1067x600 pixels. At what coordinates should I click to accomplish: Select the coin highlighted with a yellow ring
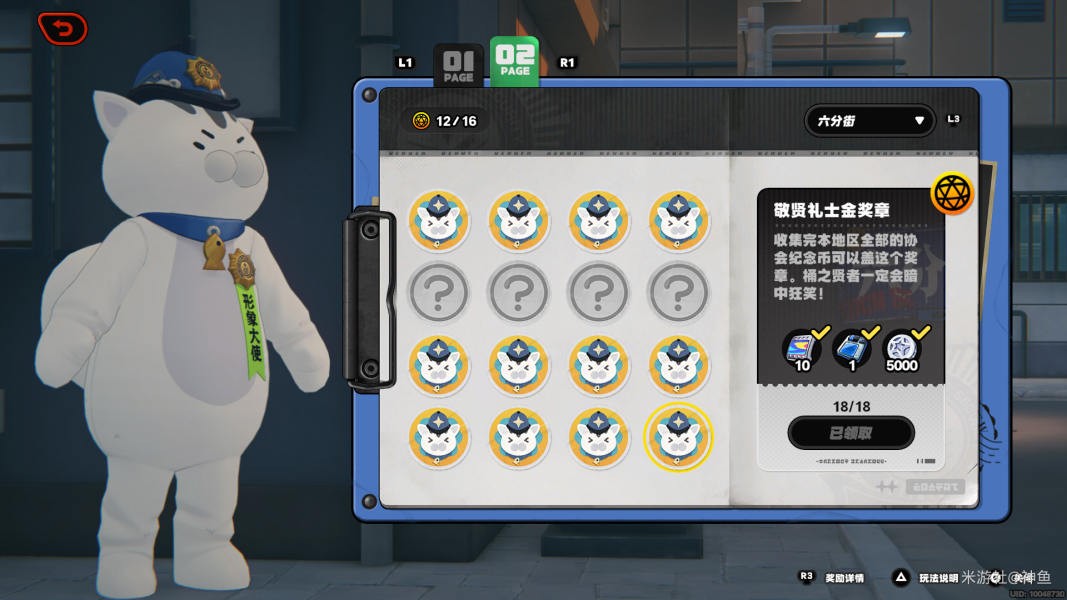tap(679, 437)
